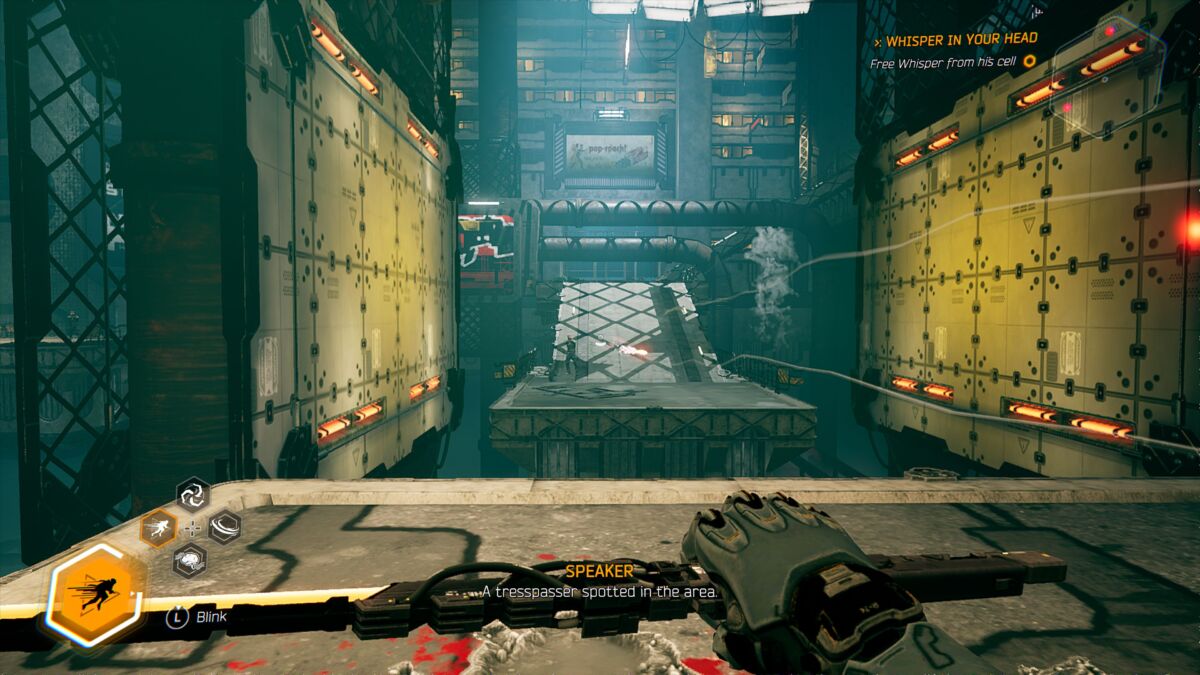Select the small running-figure ability in the wheel
The width and height of the screenshot is (1200, 675).
[158, 527]
